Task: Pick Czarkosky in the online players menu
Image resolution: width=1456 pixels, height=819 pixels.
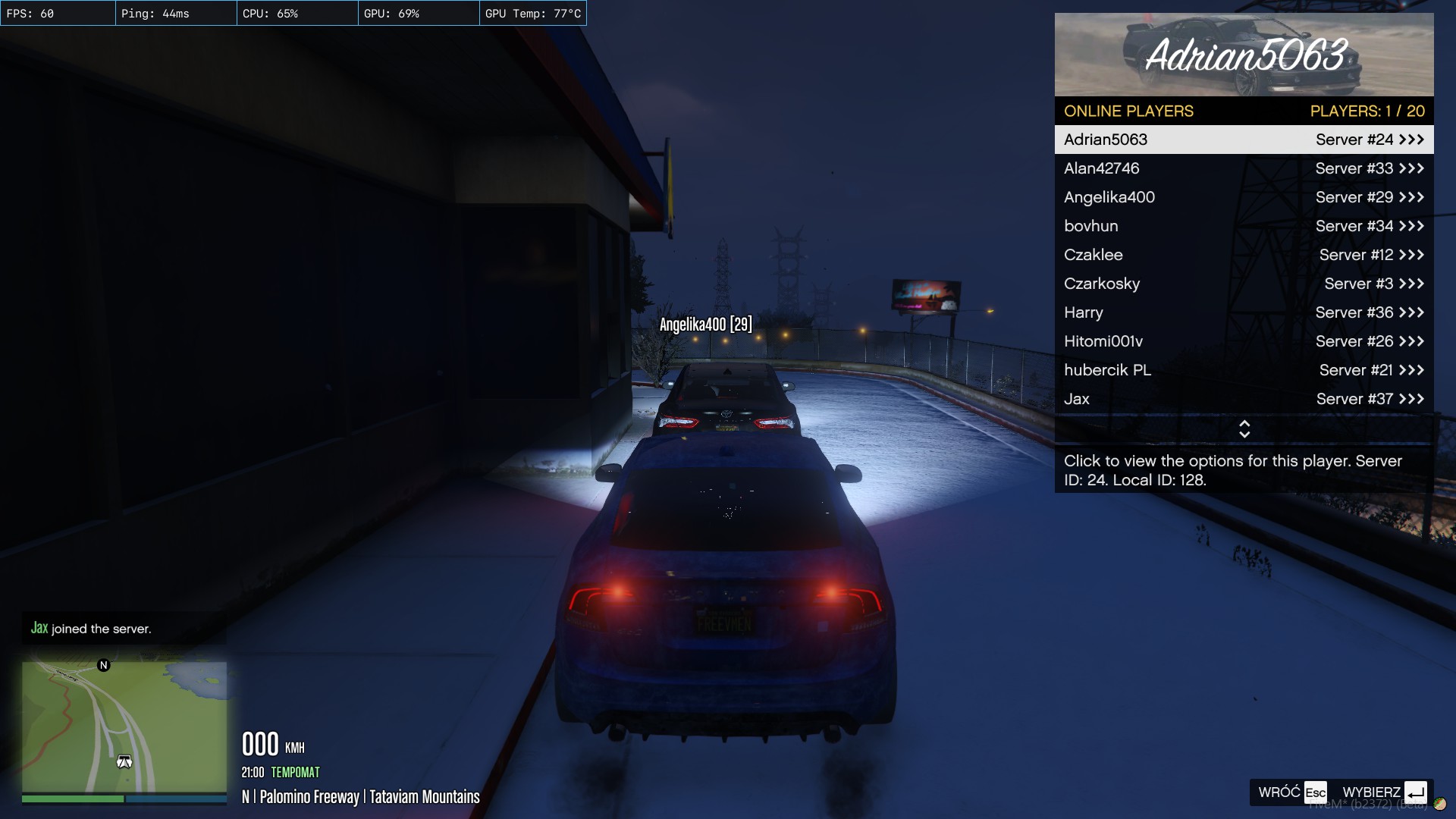Action: (x=1244, y=284)
